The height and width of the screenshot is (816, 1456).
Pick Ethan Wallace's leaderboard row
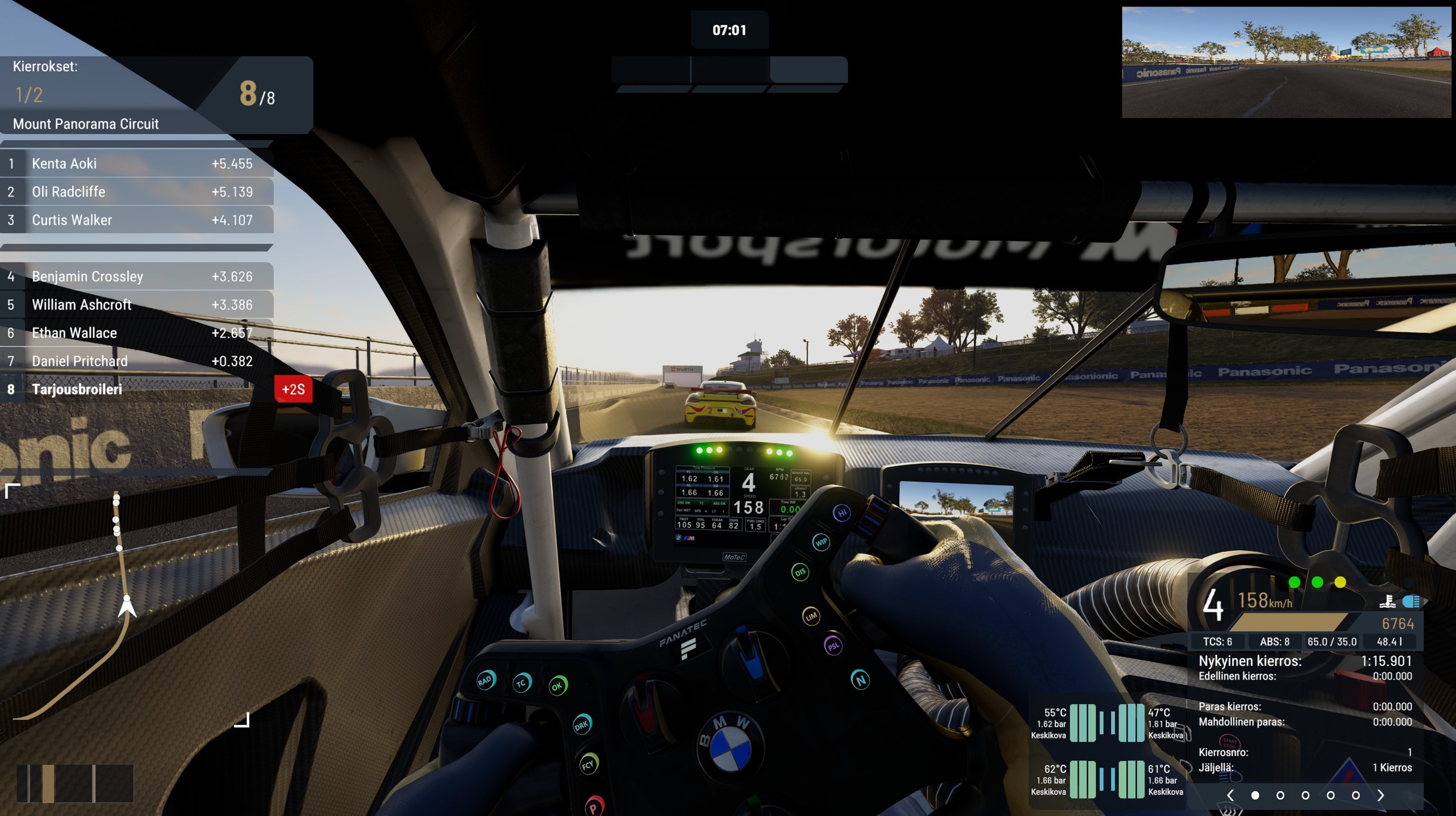[137, 333]
